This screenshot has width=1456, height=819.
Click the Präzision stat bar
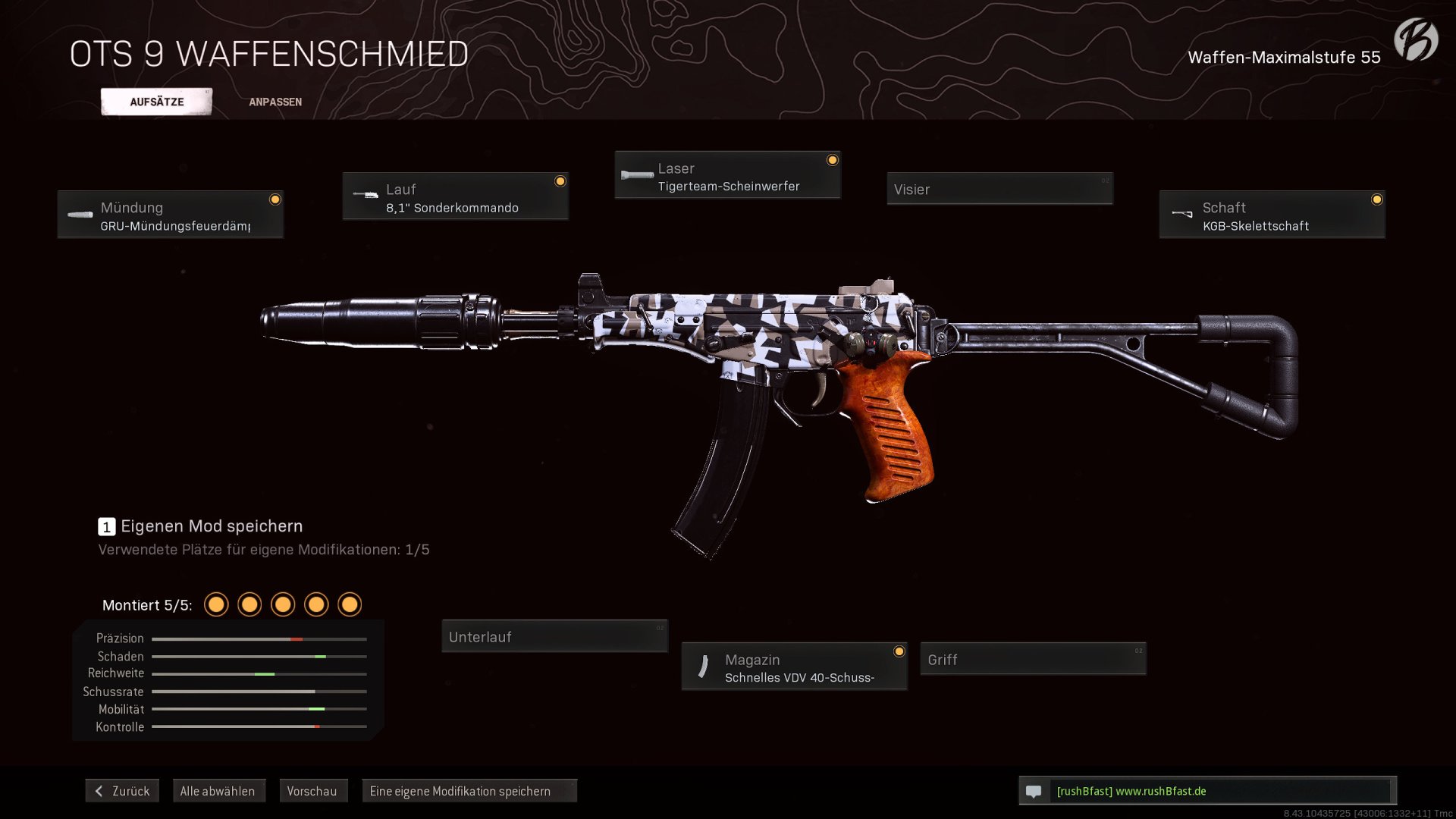coord(259,639)
